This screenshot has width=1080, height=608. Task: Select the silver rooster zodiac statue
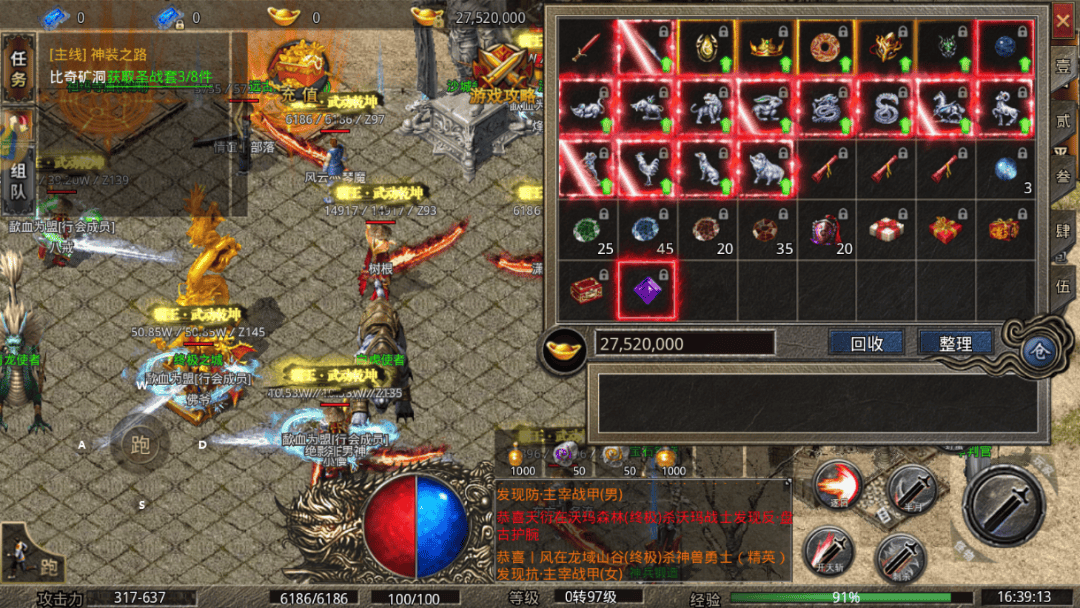647,168
